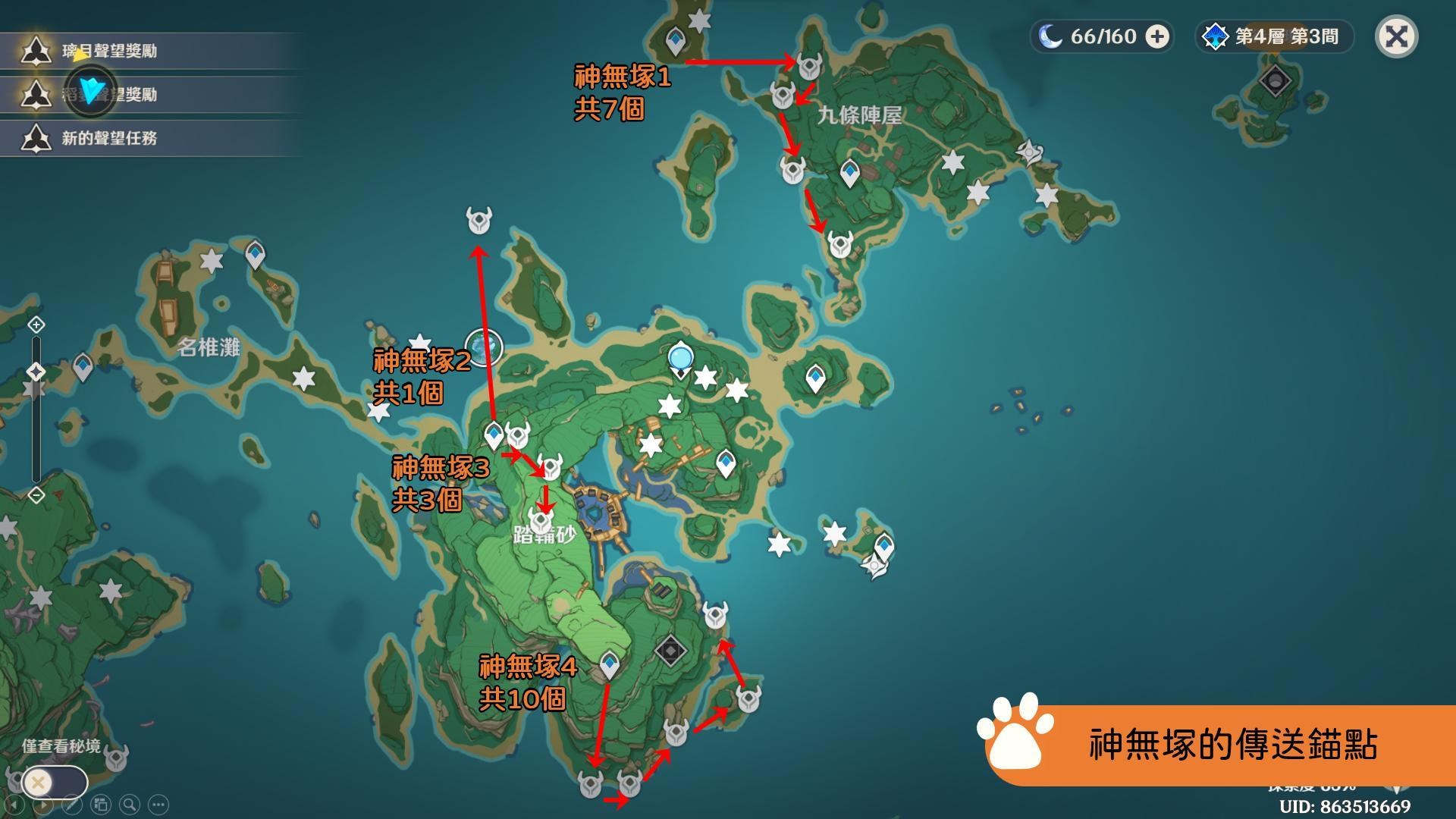Toggle the 僅查看秘境 domain-only switch
This screenshot has height=819, width=1456.
[x=53, y=782]
